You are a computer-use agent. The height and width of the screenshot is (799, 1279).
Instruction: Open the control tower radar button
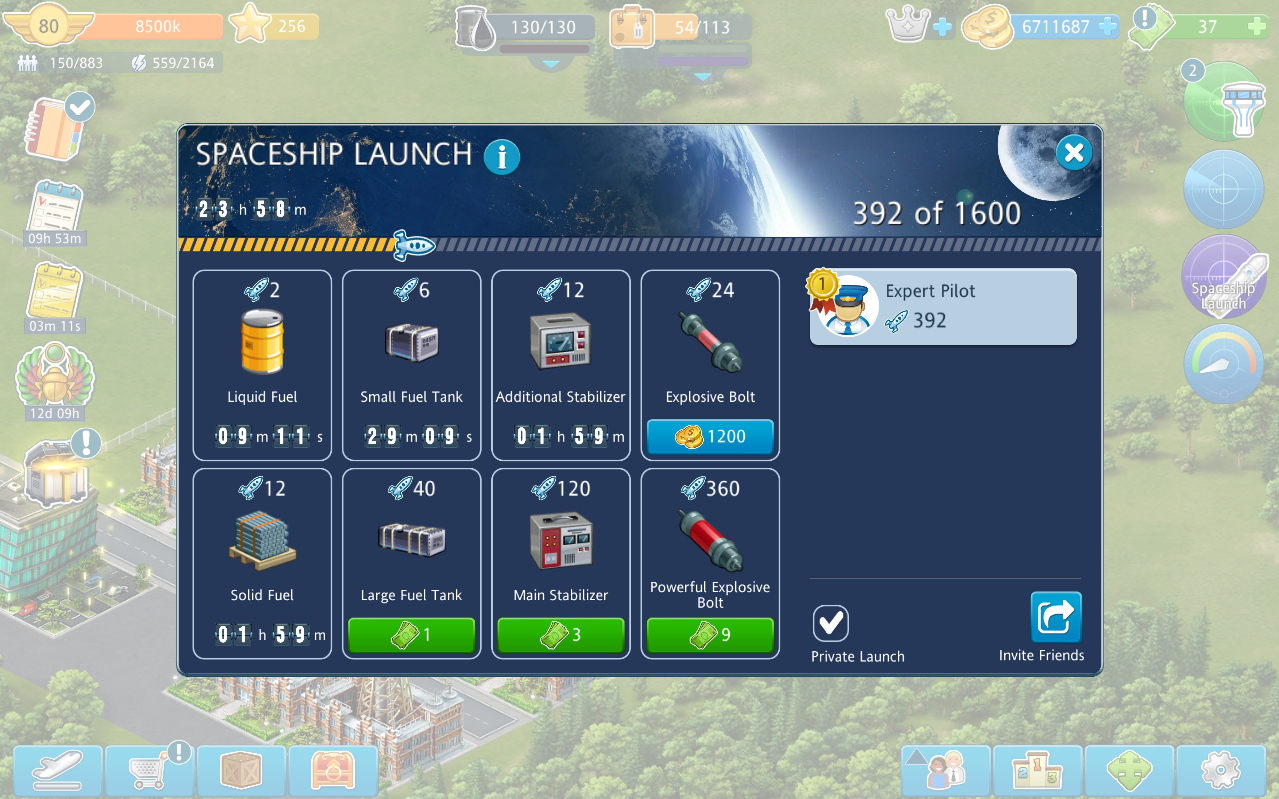[1223, 104]
